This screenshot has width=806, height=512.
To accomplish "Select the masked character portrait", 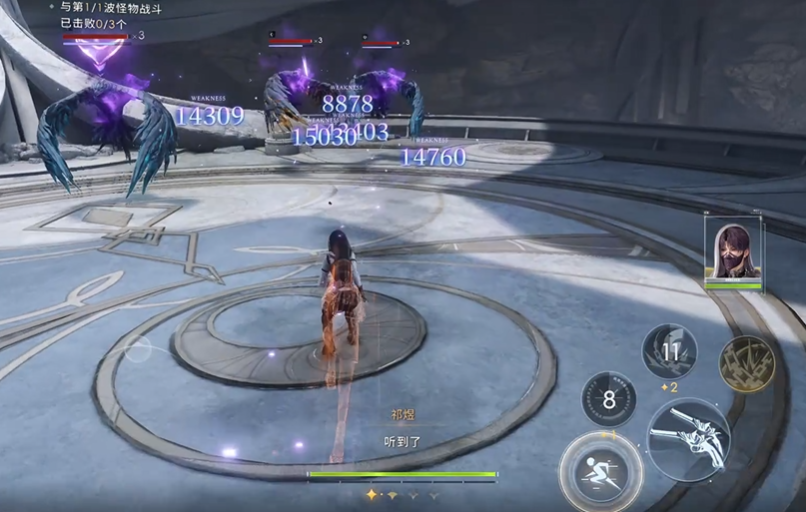I will point(733,251).
